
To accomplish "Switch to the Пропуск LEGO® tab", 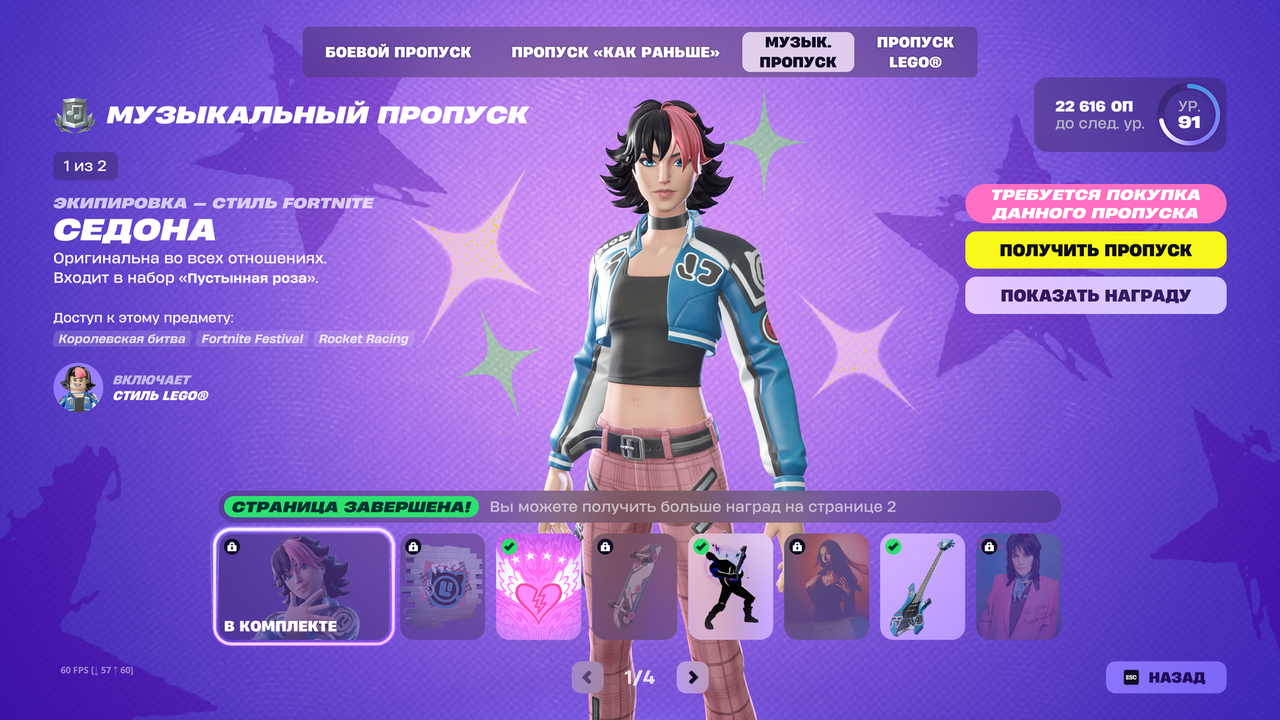I will (x=915, y=52).
